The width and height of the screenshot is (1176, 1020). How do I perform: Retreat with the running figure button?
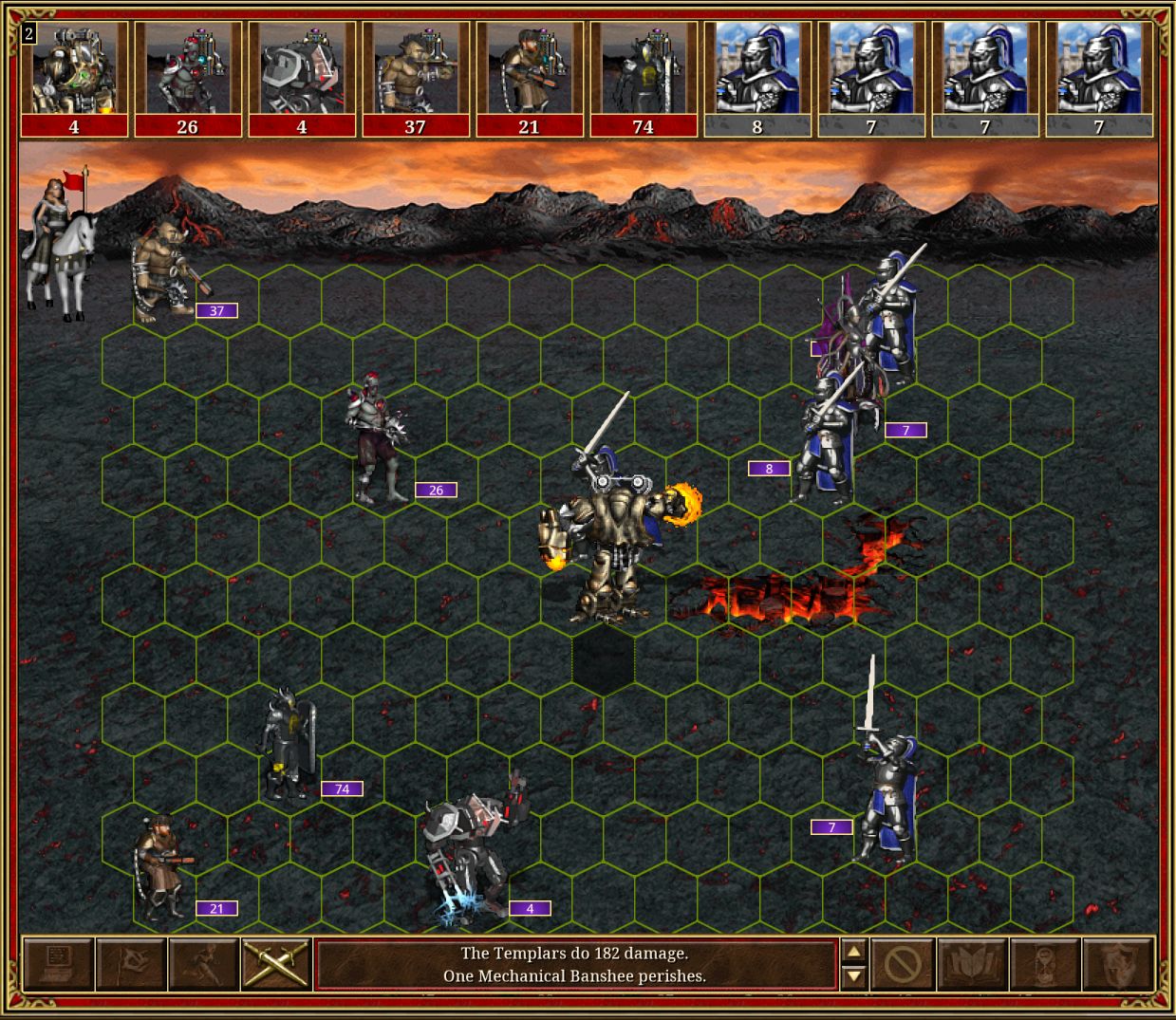[204, 964]
